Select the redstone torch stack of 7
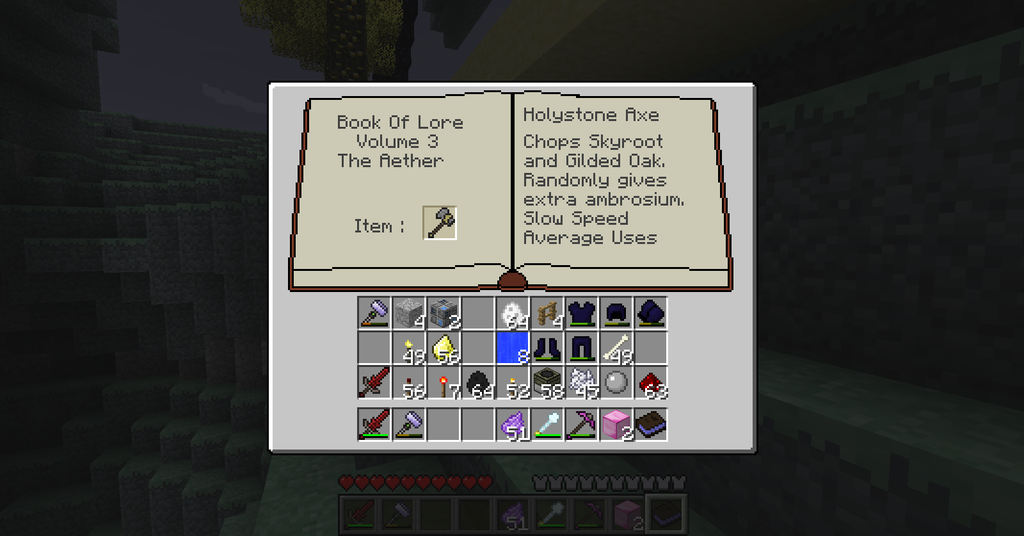1024x536 pixels. point(443,382)
